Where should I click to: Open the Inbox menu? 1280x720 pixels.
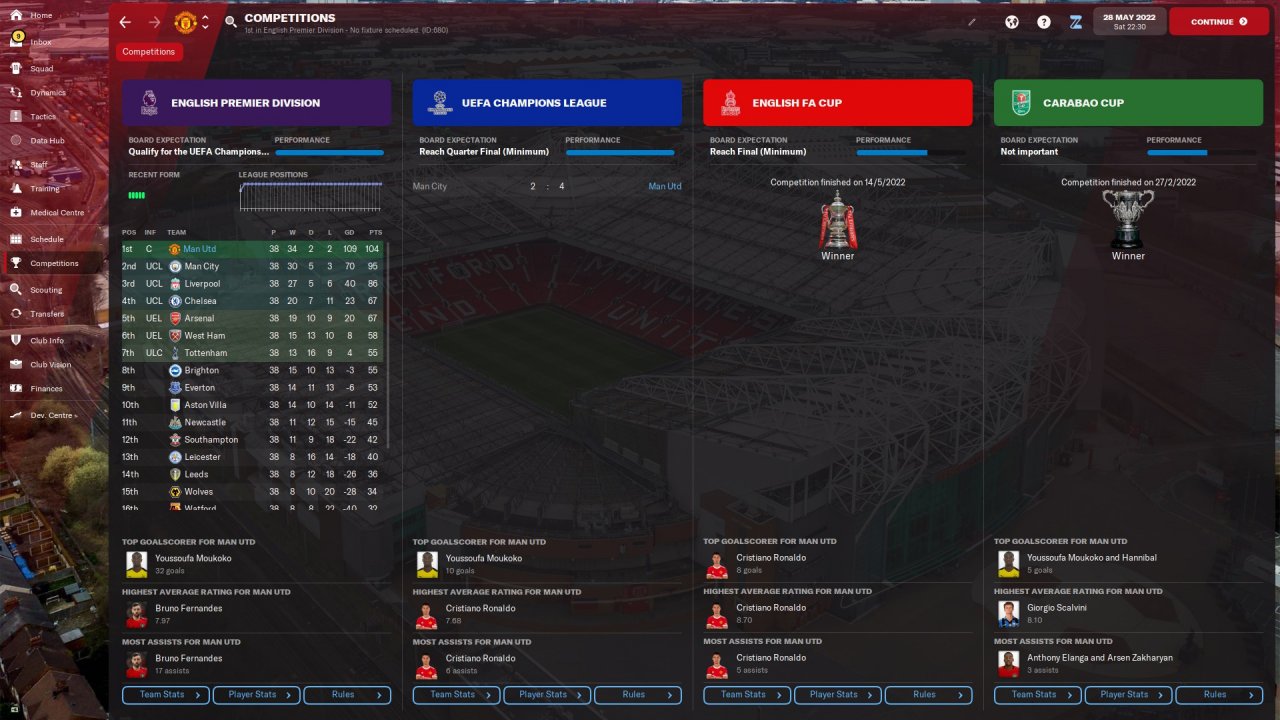(40, 42)
